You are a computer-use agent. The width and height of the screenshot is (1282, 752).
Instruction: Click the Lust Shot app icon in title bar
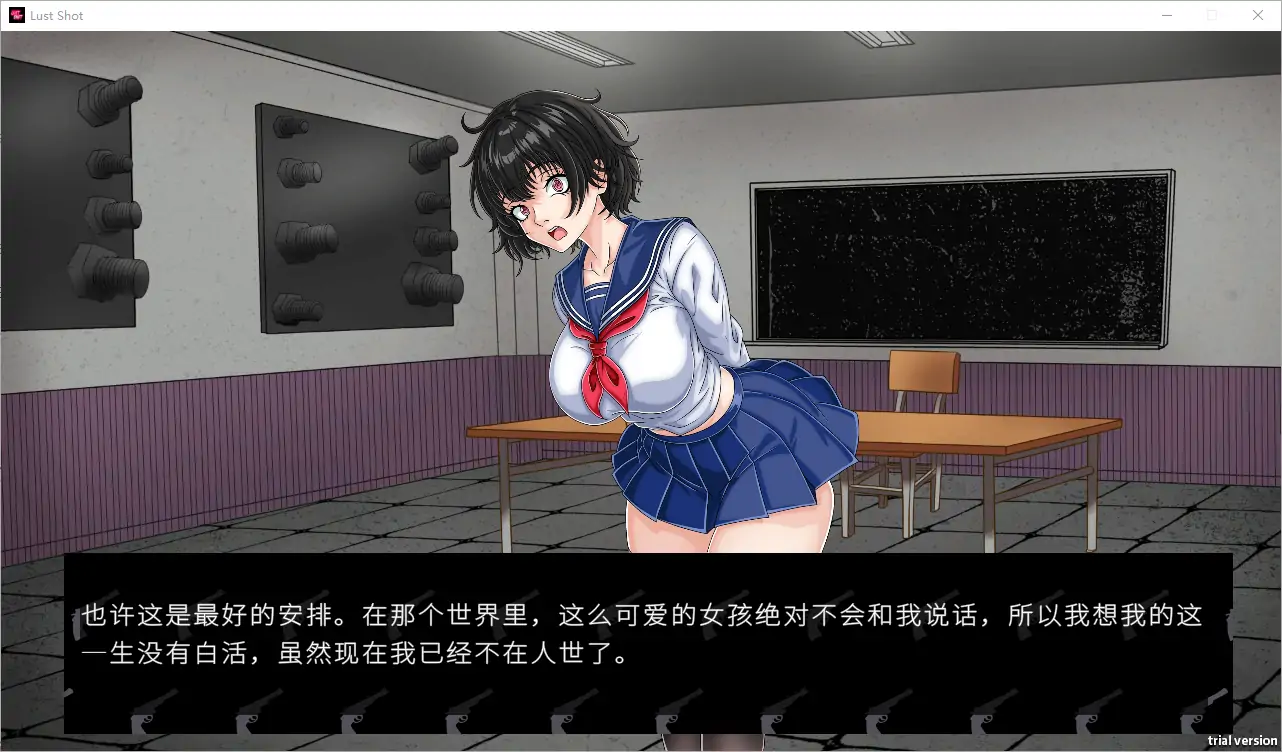(16, 14)
